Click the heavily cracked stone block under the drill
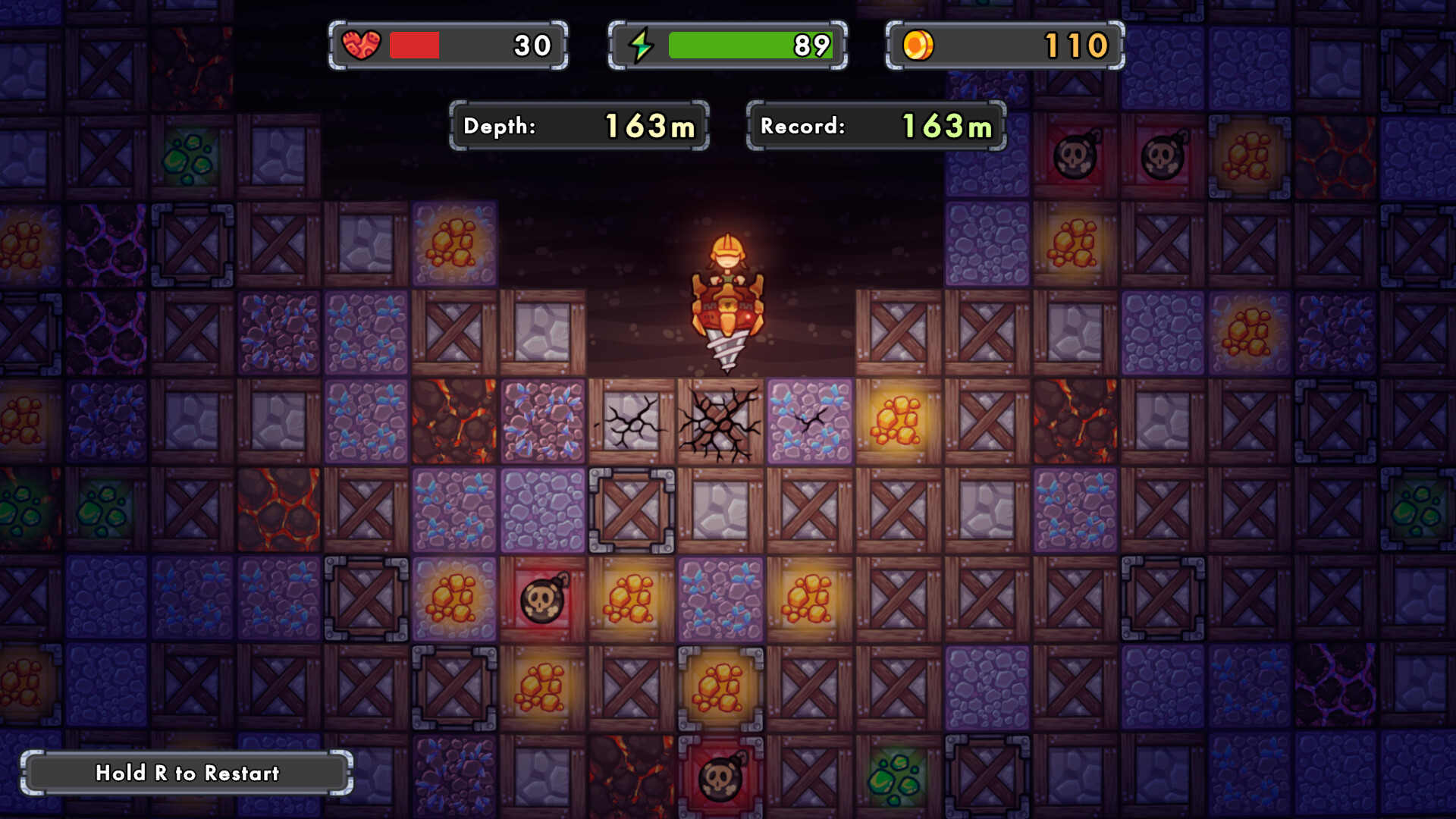 (x=719, y=421)
